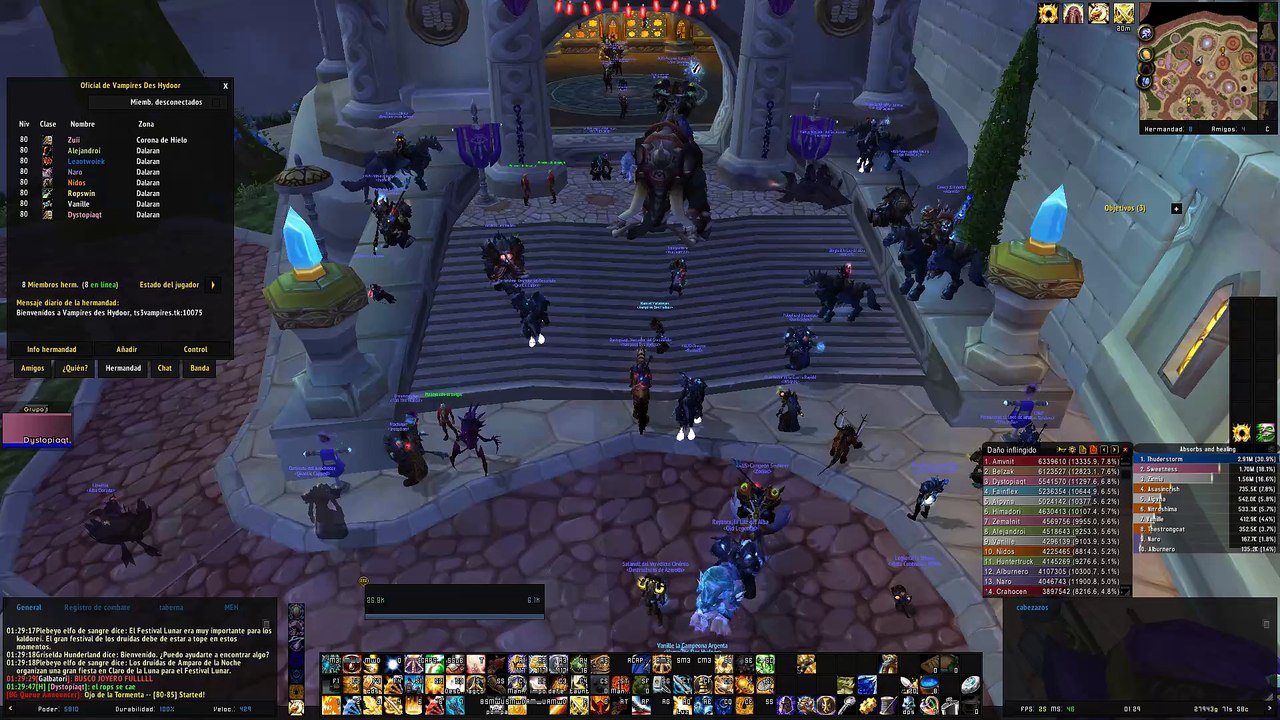Switch to the Chat tab

pos(165,368)
